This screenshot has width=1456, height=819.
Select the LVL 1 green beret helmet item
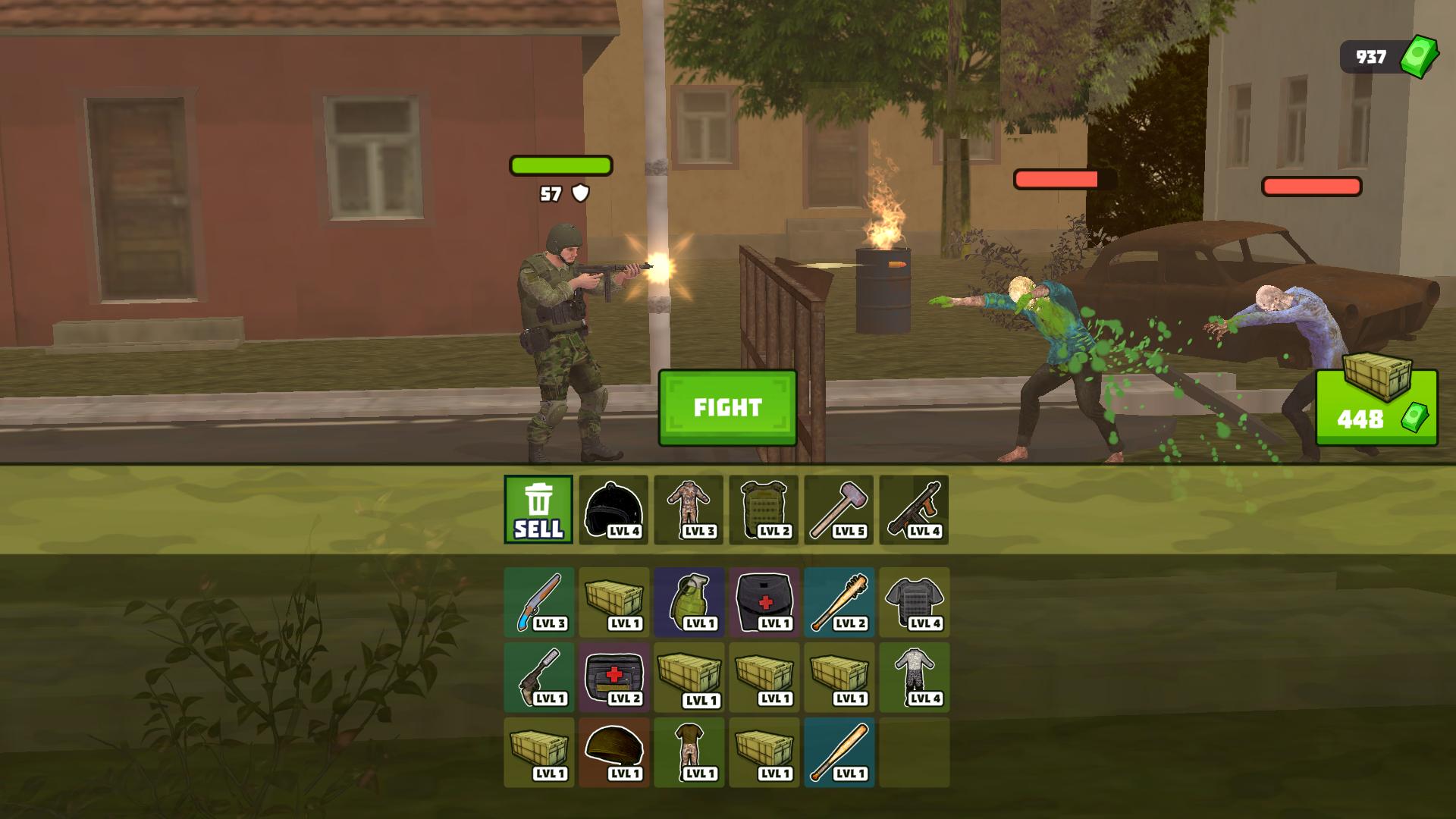[x=613, y=755]
